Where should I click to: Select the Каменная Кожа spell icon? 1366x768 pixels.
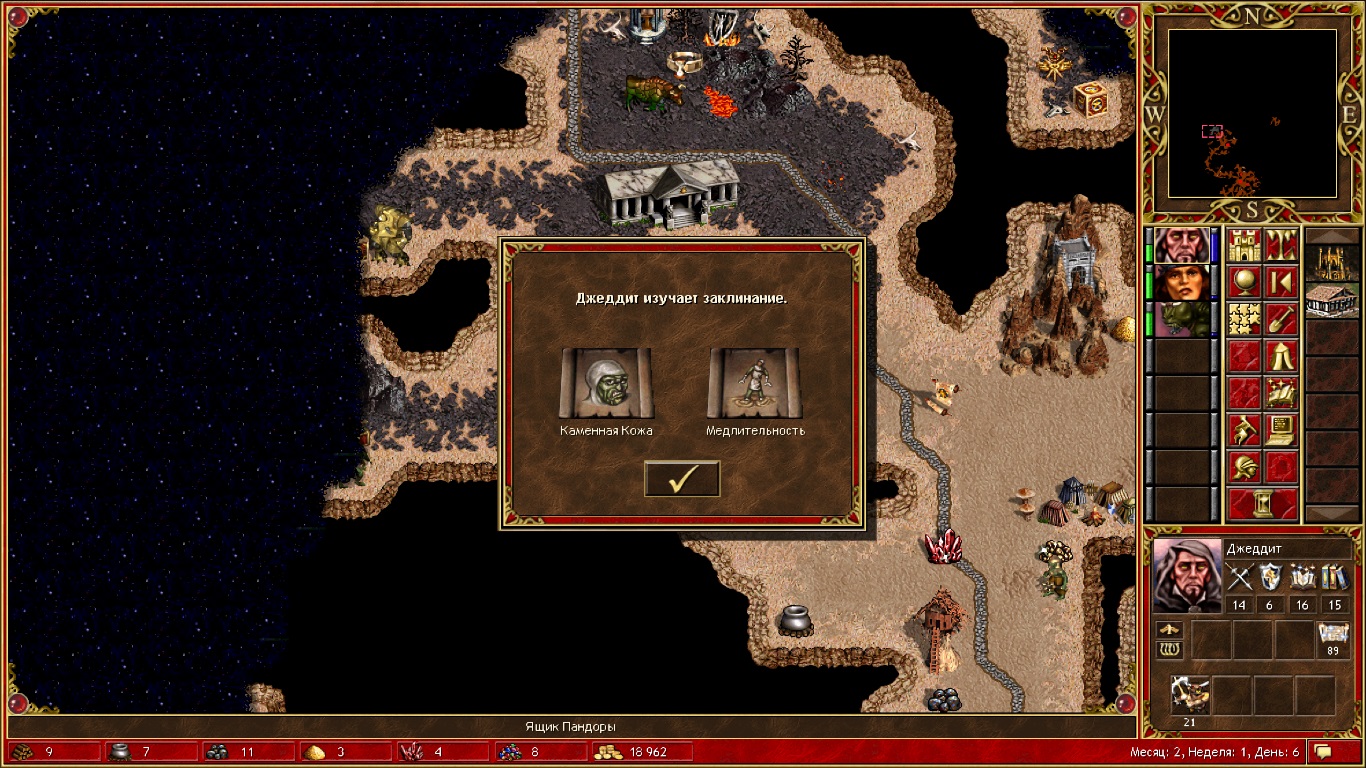[x=606, y=383]
